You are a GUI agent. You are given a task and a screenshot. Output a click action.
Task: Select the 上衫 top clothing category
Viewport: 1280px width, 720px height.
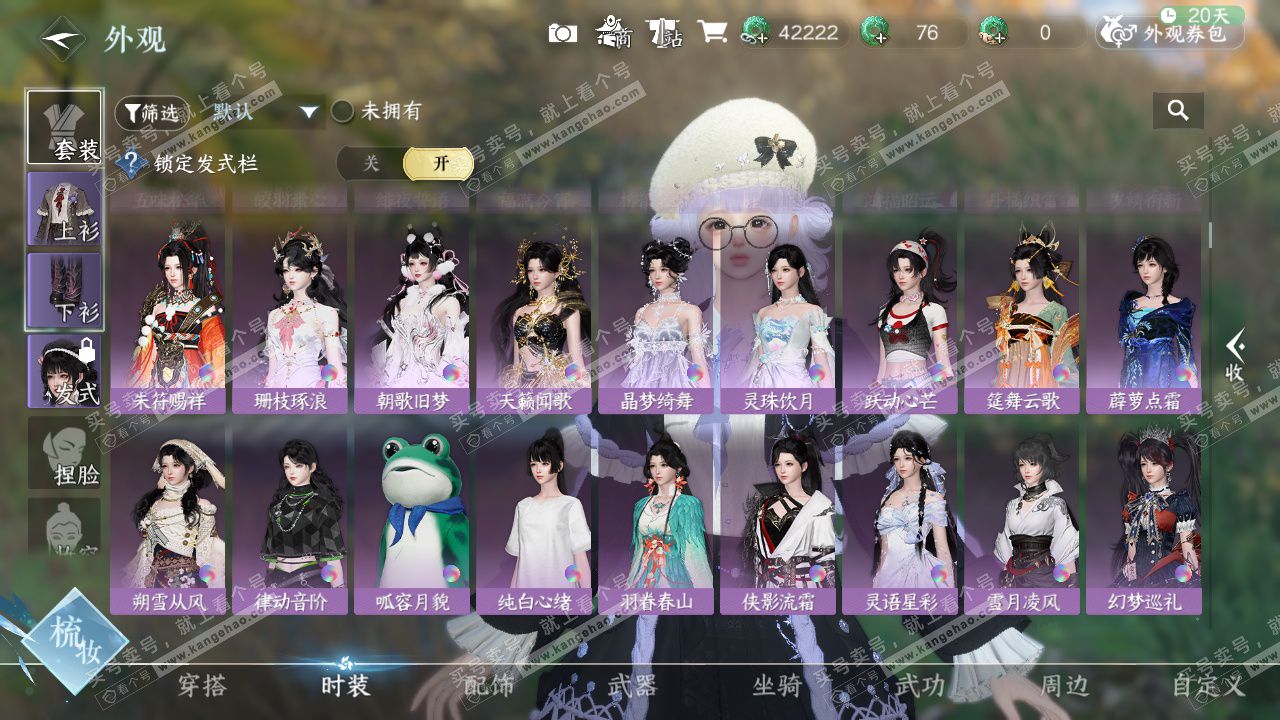click(x=64, y=209)
